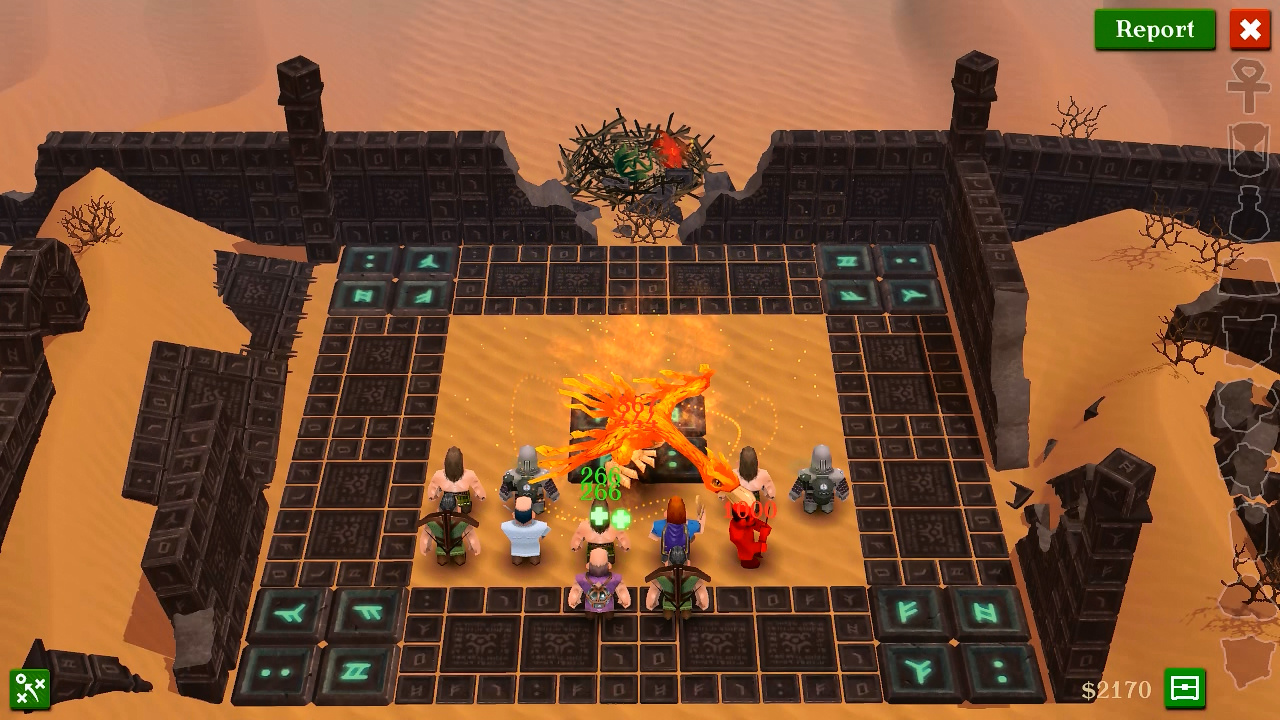Open the tactics formation button

coord(30,688)
